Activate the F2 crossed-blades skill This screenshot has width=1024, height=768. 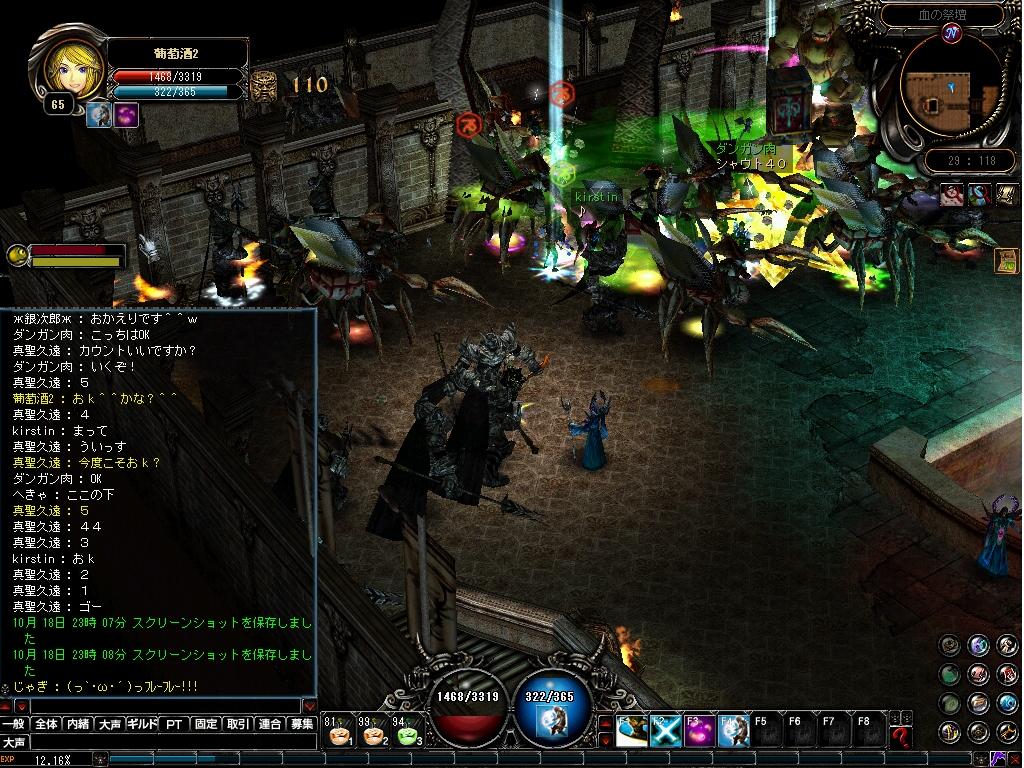[665, 732]
